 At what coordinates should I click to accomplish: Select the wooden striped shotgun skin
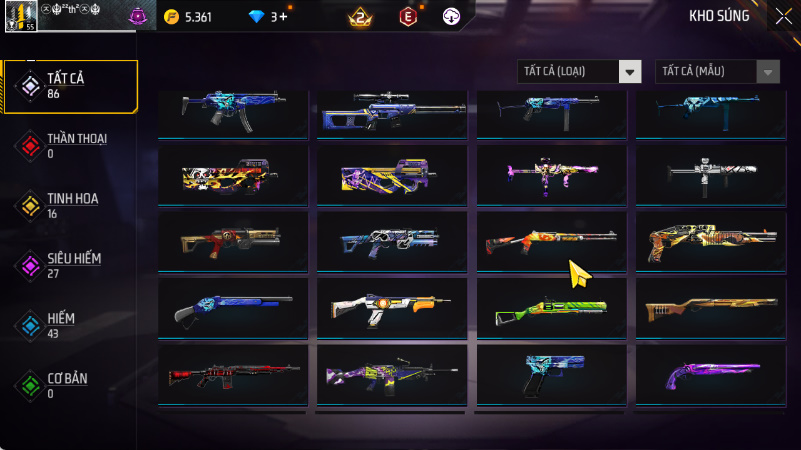click(710, 309)
